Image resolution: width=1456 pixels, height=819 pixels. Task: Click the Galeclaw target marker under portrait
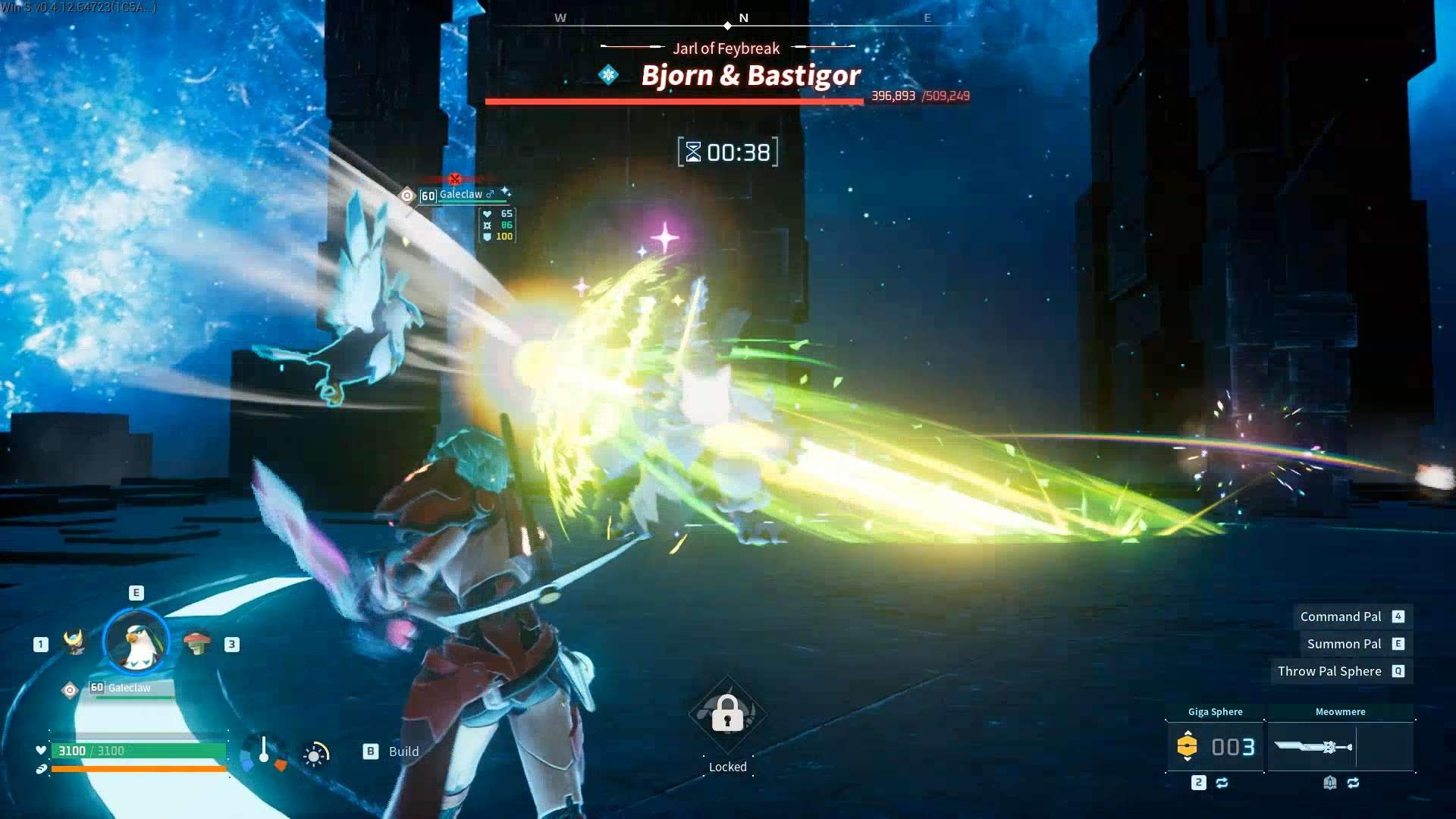(70, 690)
